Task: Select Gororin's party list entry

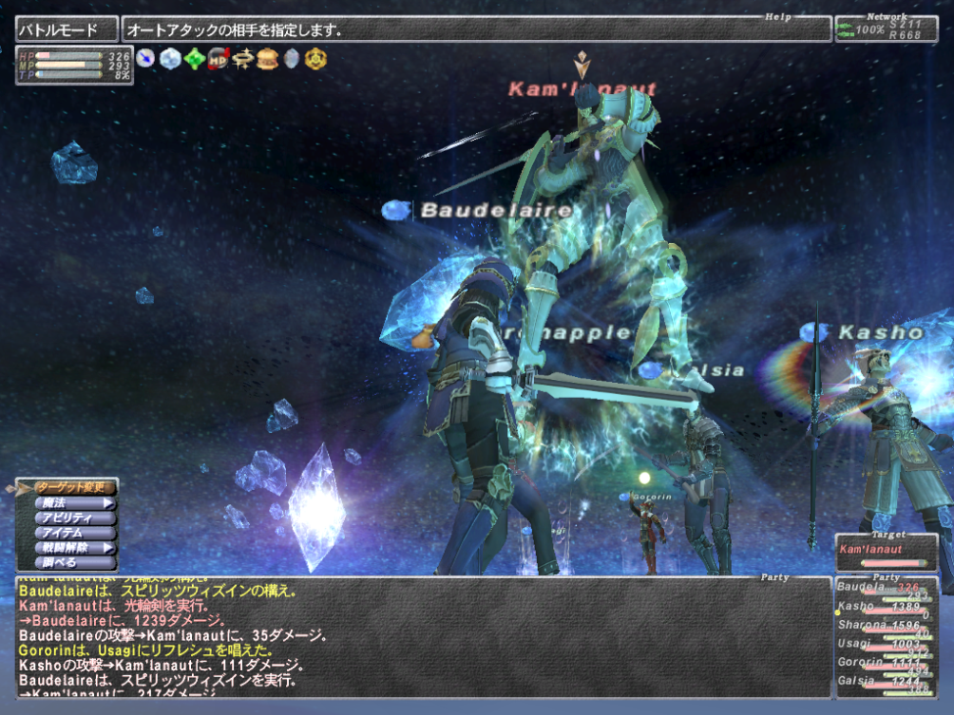Action: point(886,664)
